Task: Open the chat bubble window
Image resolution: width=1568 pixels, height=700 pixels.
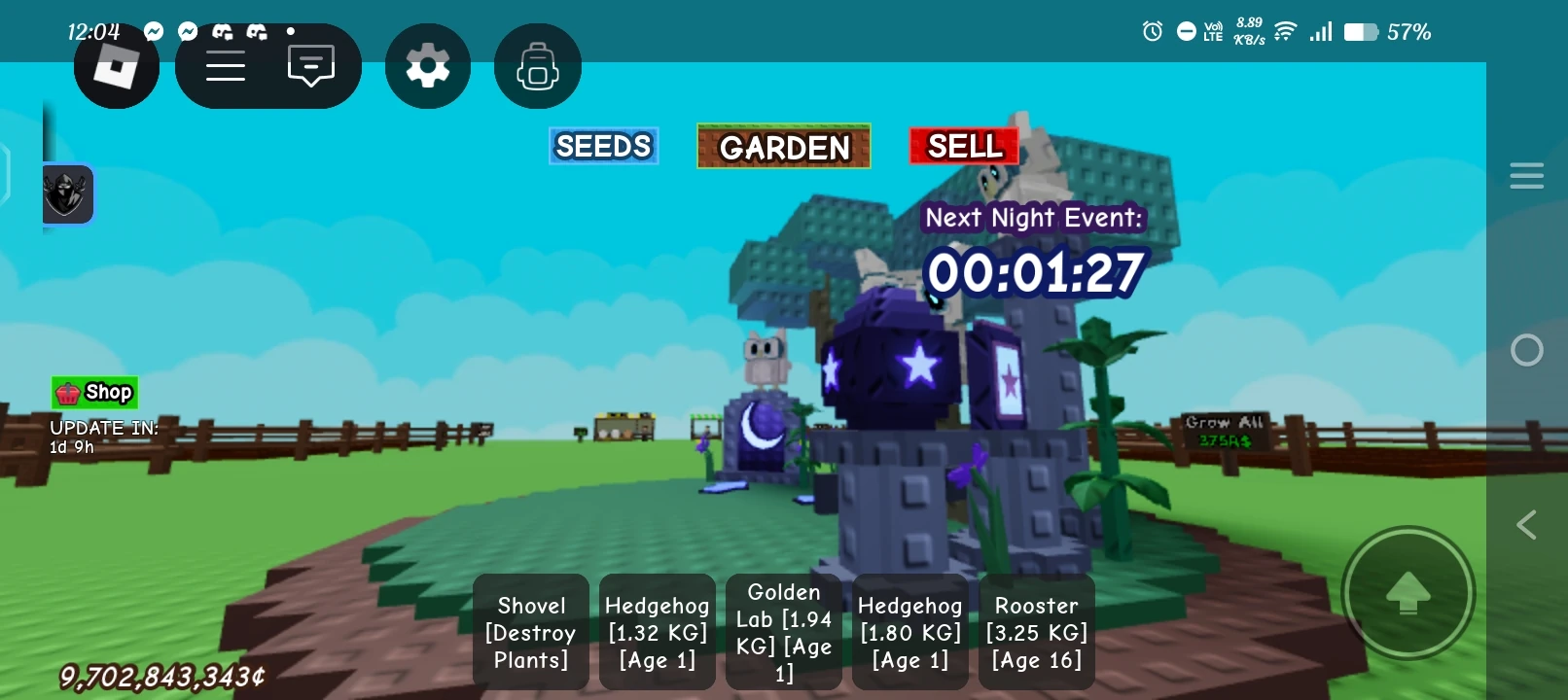Action: [x=309, y=64]
